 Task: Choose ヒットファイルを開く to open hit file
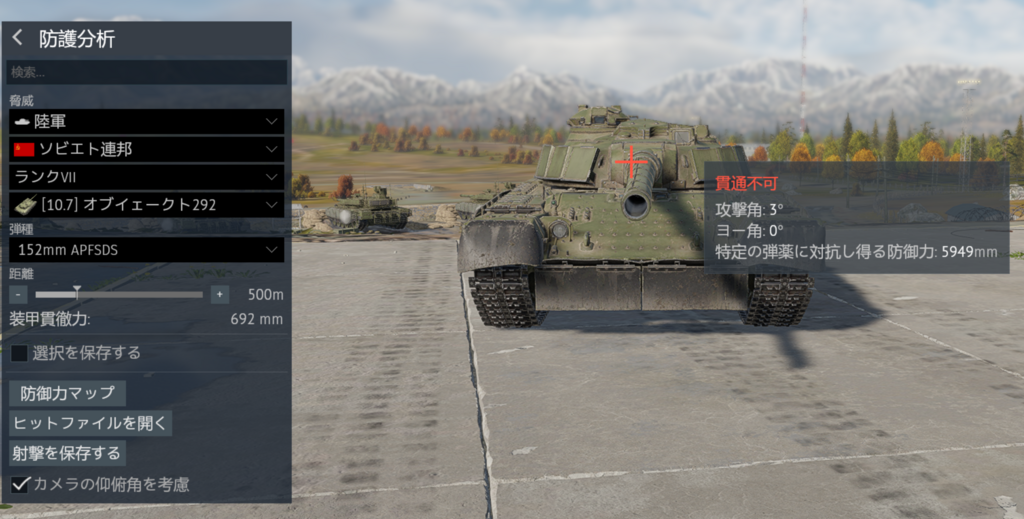(90, 423)
